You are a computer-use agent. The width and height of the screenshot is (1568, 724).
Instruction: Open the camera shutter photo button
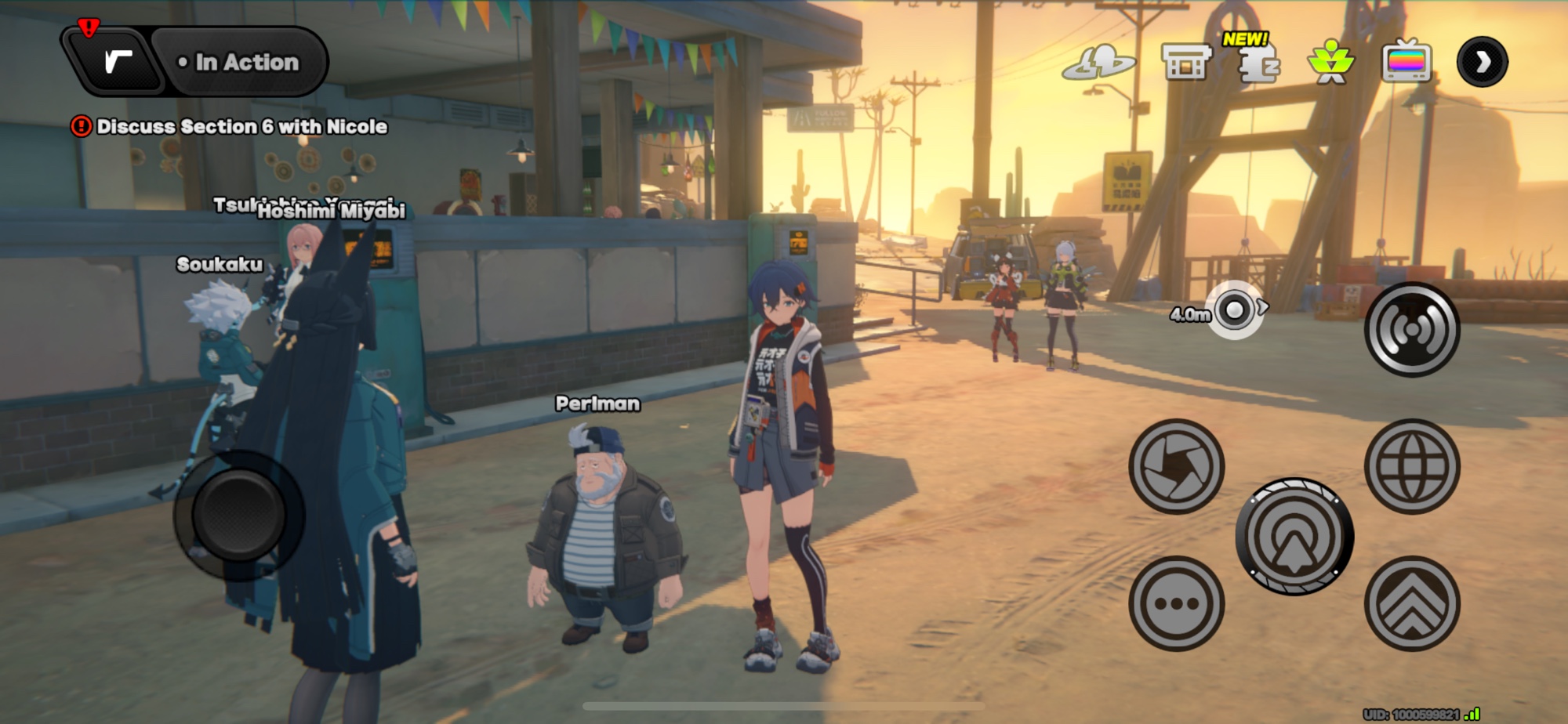pyautogui.click(x=1176, y=466)
